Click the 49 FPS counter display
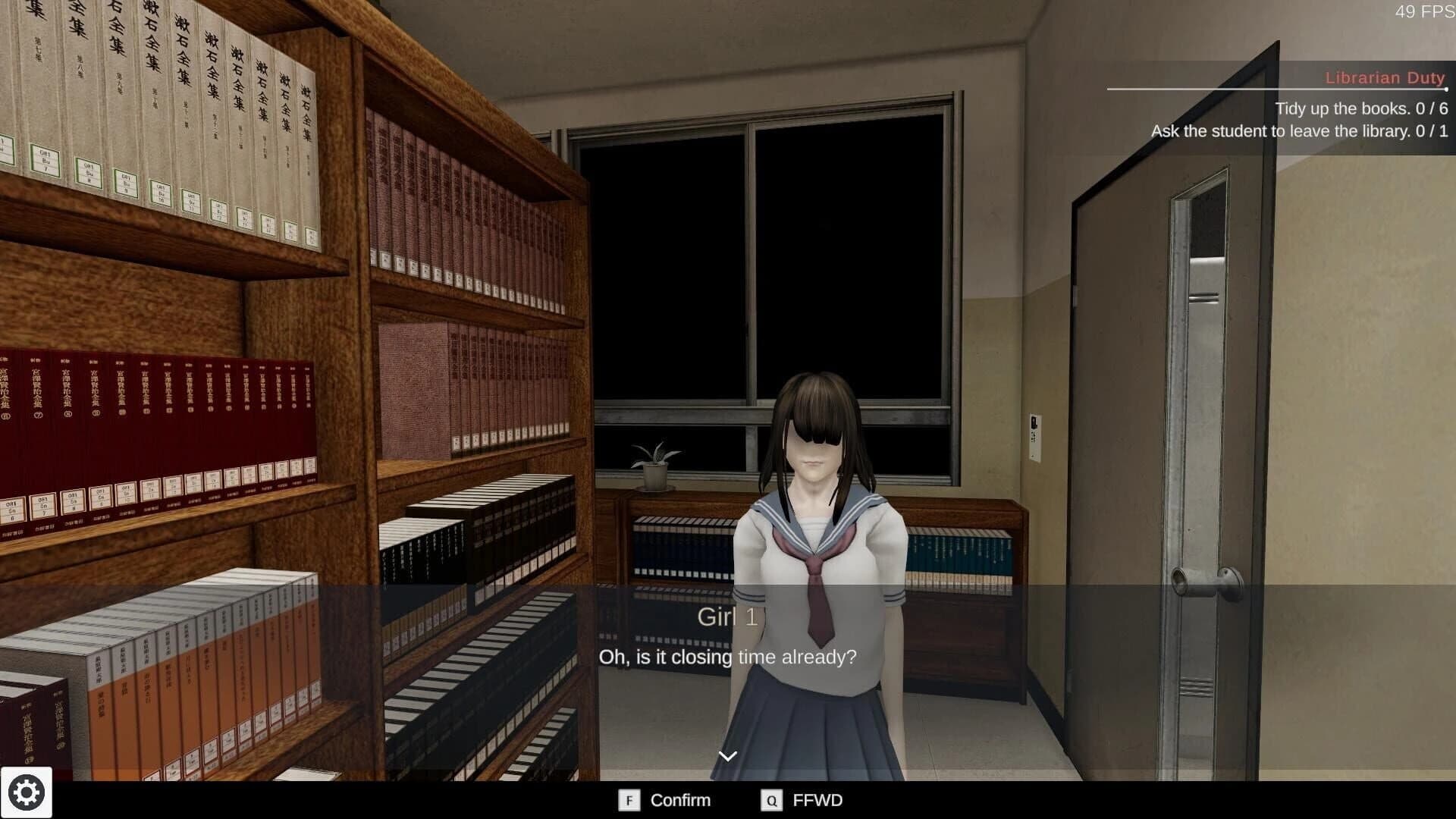This screenshot has width=1456, height=819. [x=1424, y=12]
